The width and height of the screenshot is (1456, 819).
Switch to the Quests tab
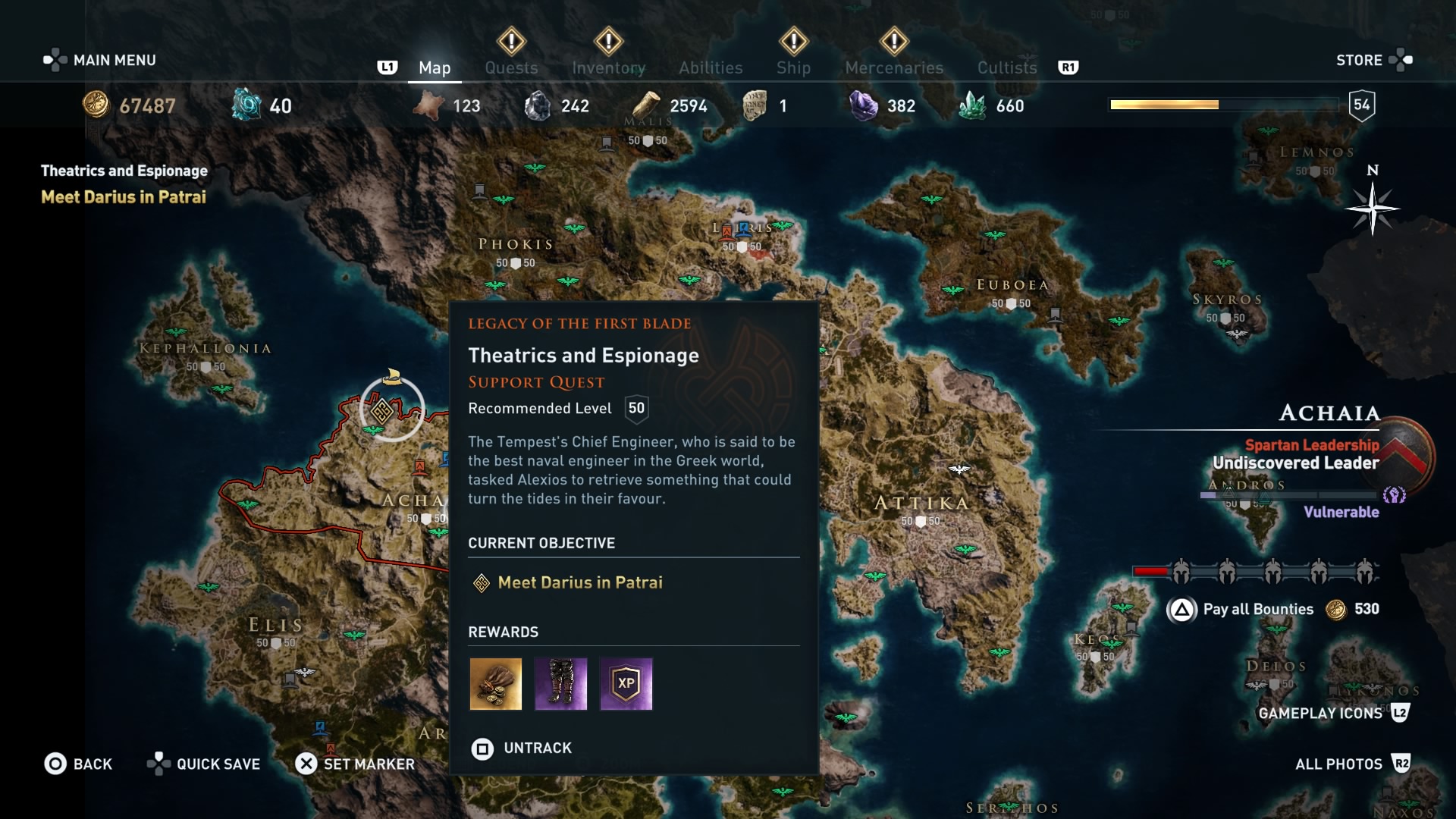coord(511,67)
